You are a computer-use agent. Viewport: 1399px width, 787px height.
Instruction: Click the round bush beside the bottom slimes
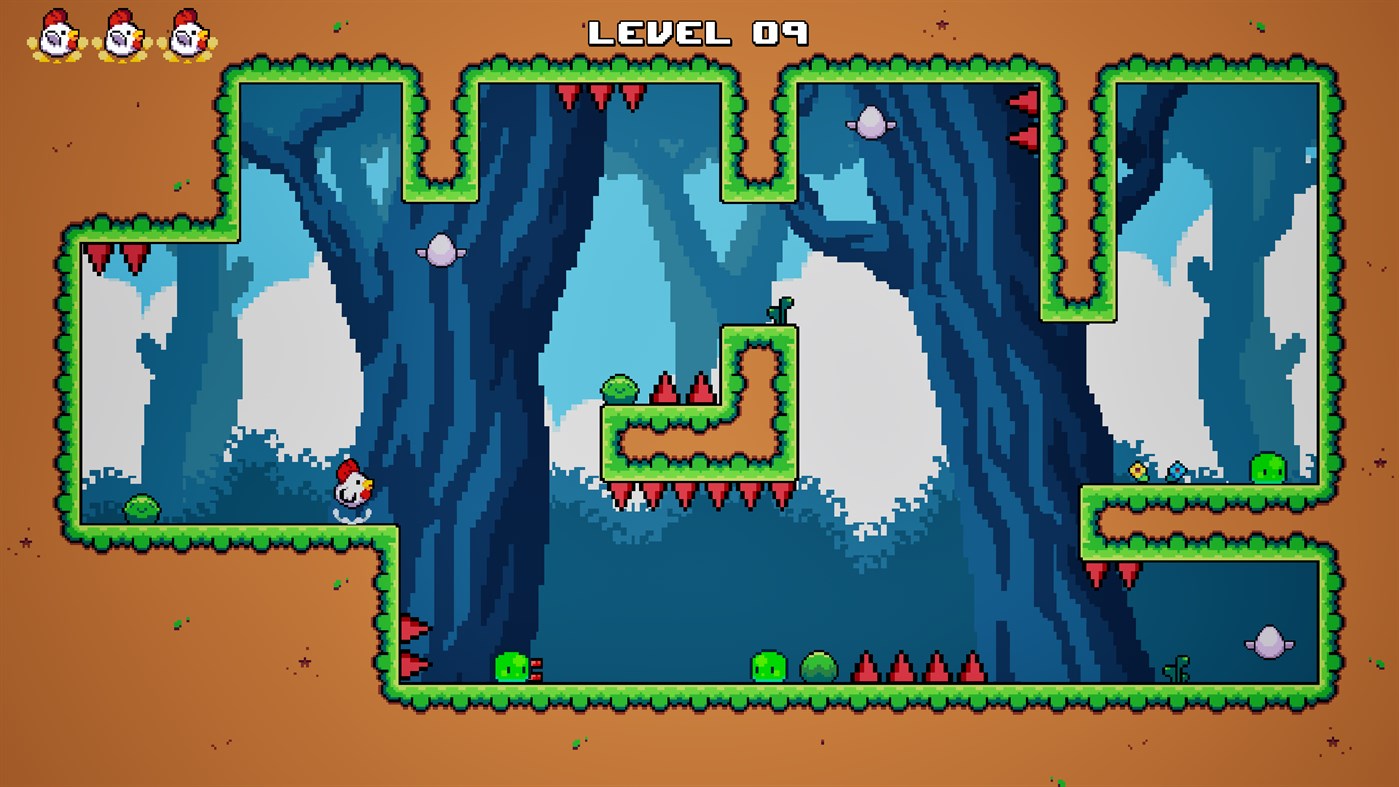click(820, 663)
